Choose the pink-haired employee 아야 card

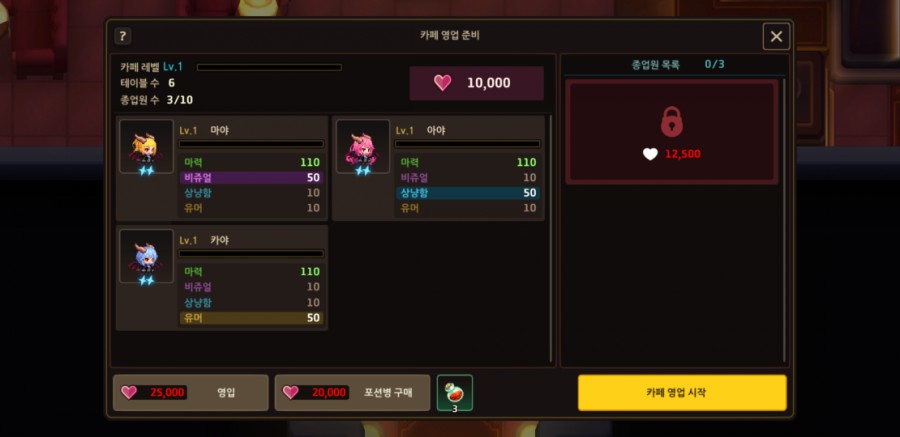(x=439, y=168)
